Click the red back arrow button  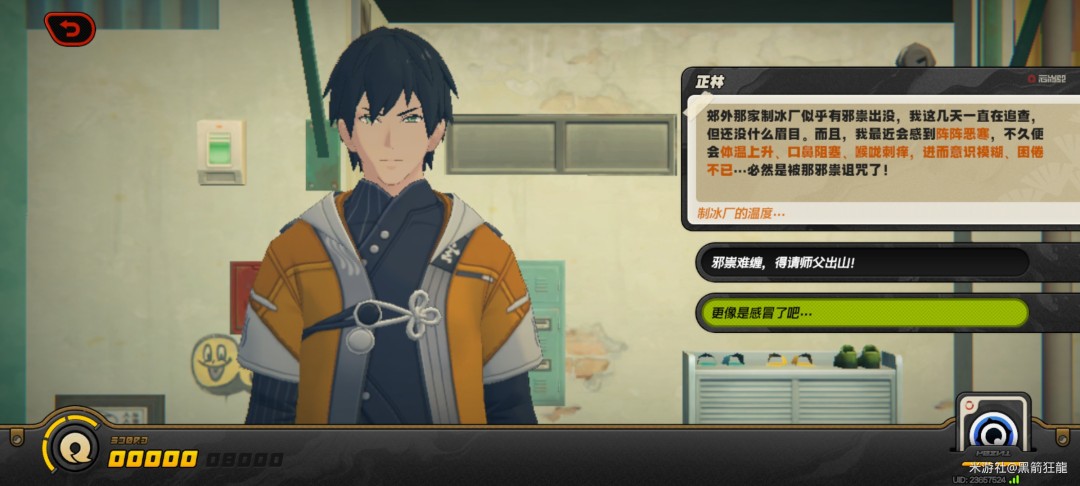tap(70, 29)
